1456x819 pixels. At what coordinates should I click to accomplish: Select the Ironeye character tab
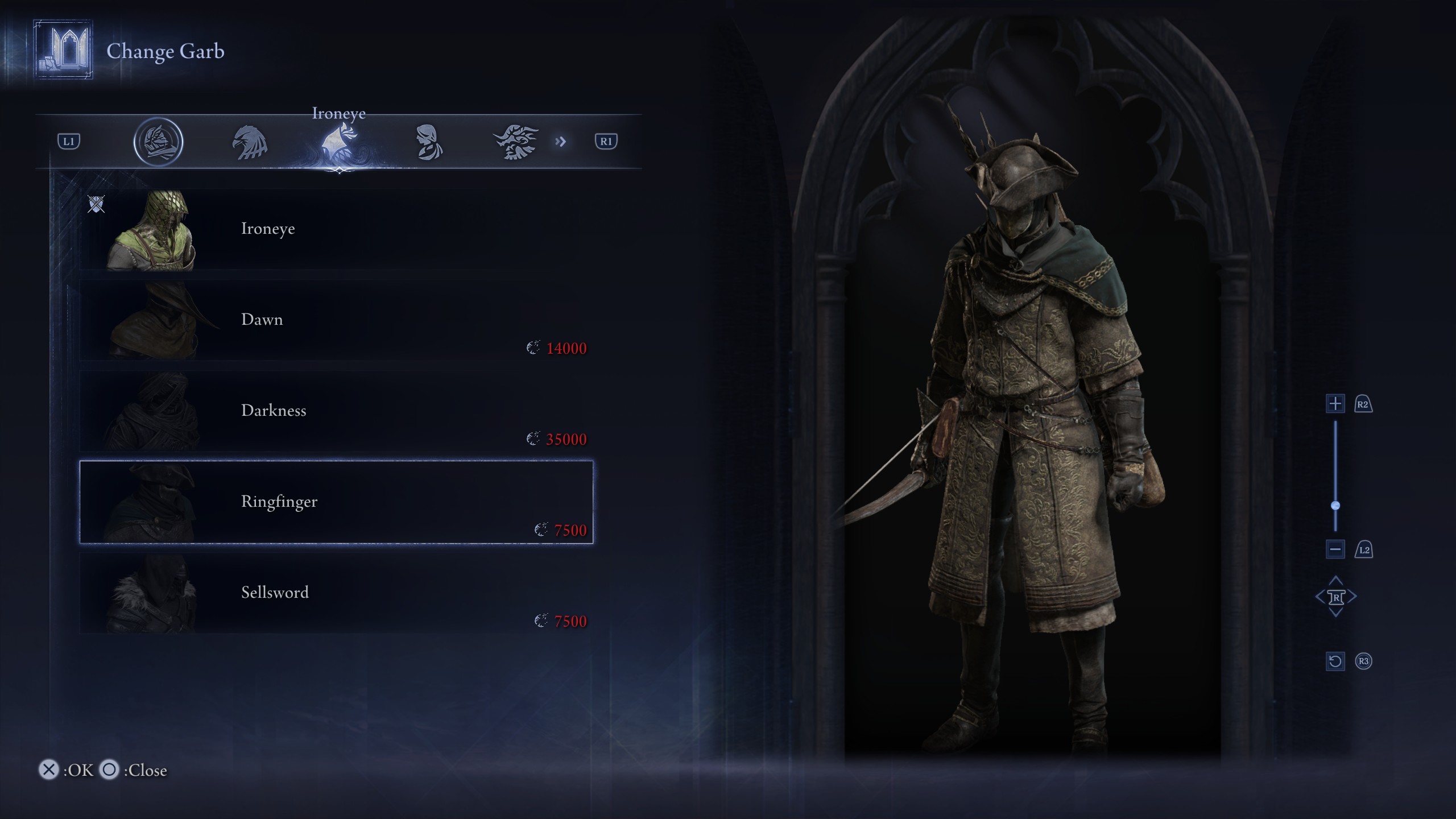339,142
